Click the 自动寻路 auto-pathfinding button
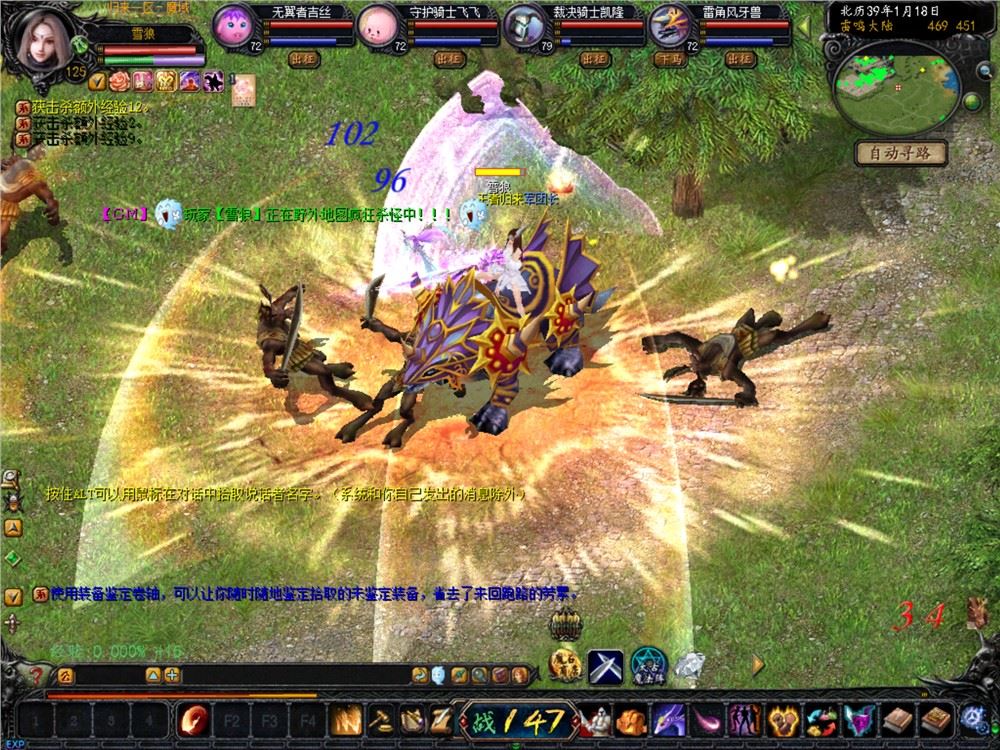 point(900,153)
